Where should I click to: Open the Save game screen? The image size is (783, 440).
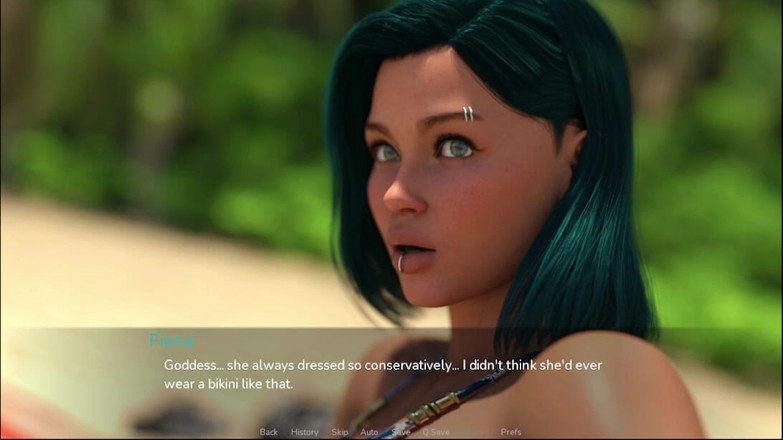click(x=401, y=432)
